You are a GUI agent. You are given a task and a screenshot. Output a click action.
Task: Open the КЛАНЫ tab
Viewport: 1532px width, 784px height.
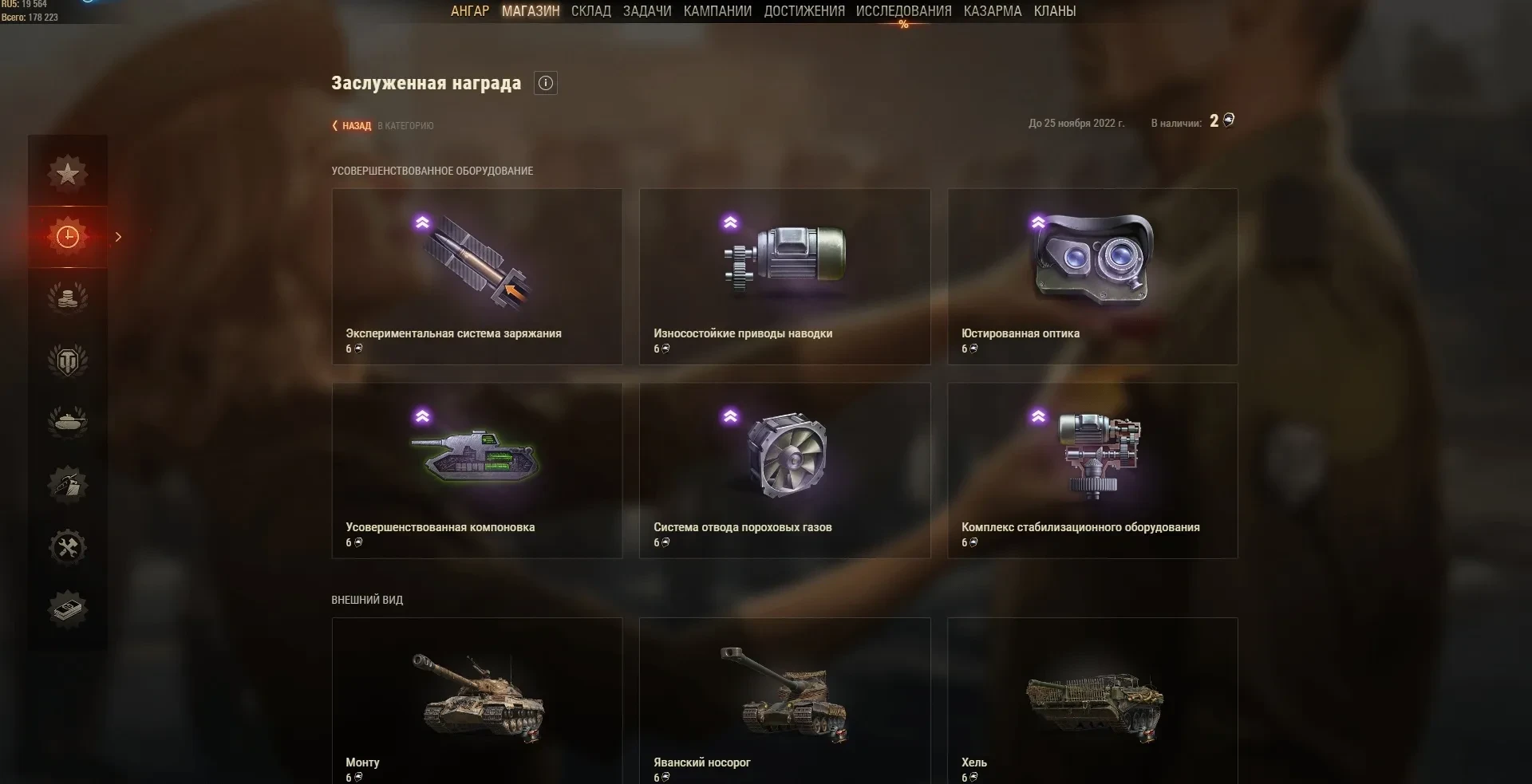1054,11
